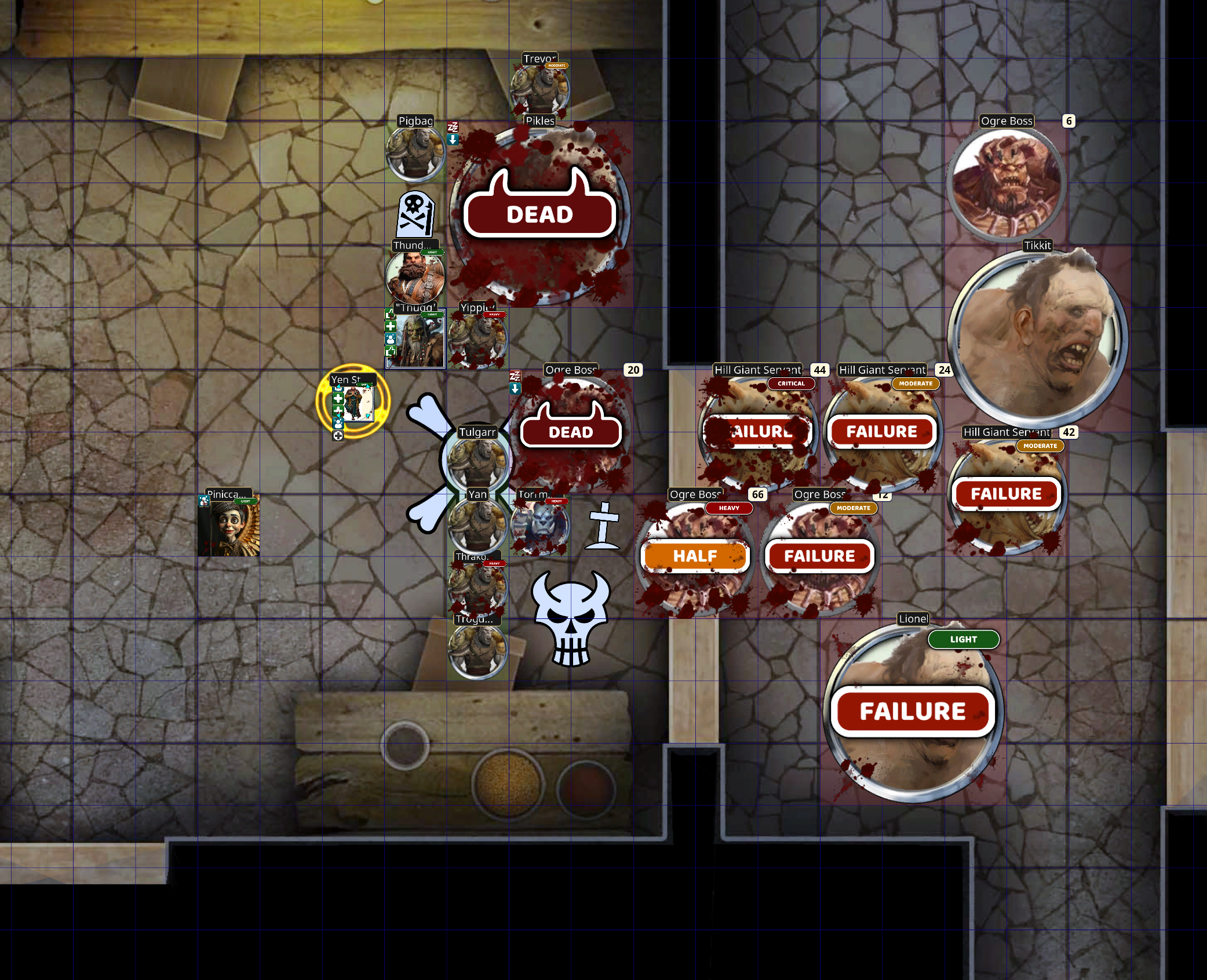Image resolution: width=1207 pixels, height=980 pixels.
Task: Select the highlighted Yen St token
Action: pos(354,402)
